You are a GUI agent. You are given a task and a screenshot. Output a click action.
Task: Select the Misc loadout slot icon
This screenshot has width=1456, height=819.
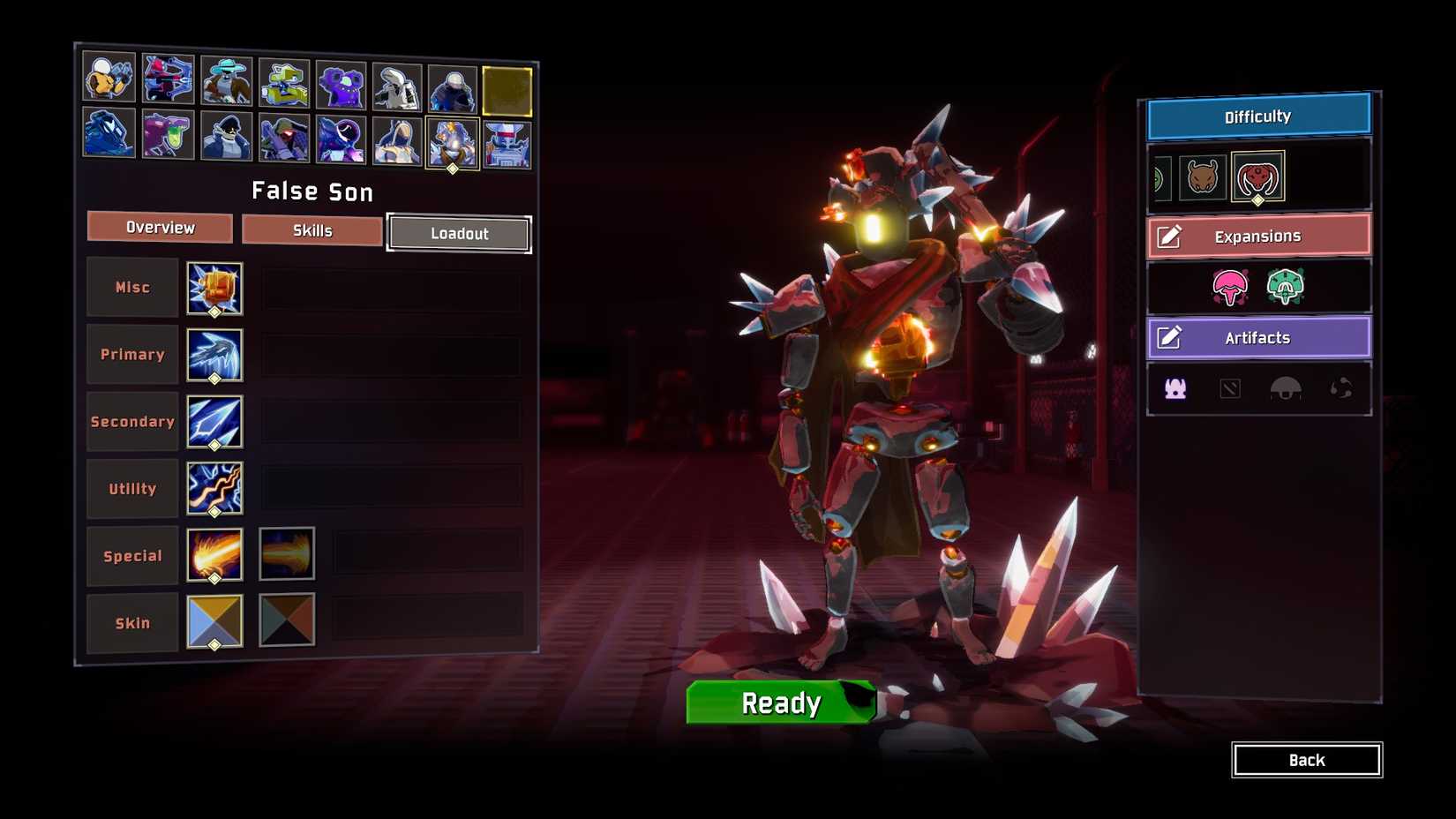pyautogui.click(x=214, y=288)
